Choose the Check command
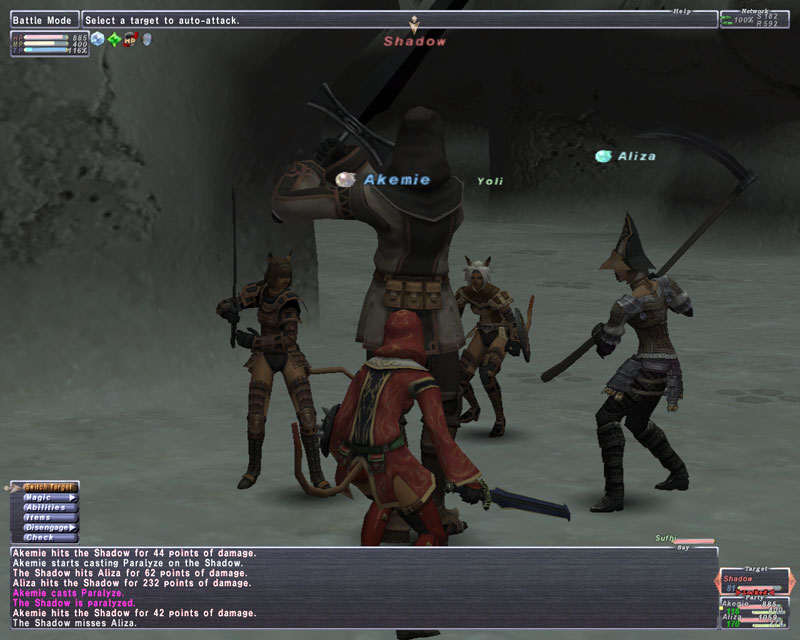Image resolution: width=800 pixels, height=640 pixels. pyautogui.click(x=49, y=537)
